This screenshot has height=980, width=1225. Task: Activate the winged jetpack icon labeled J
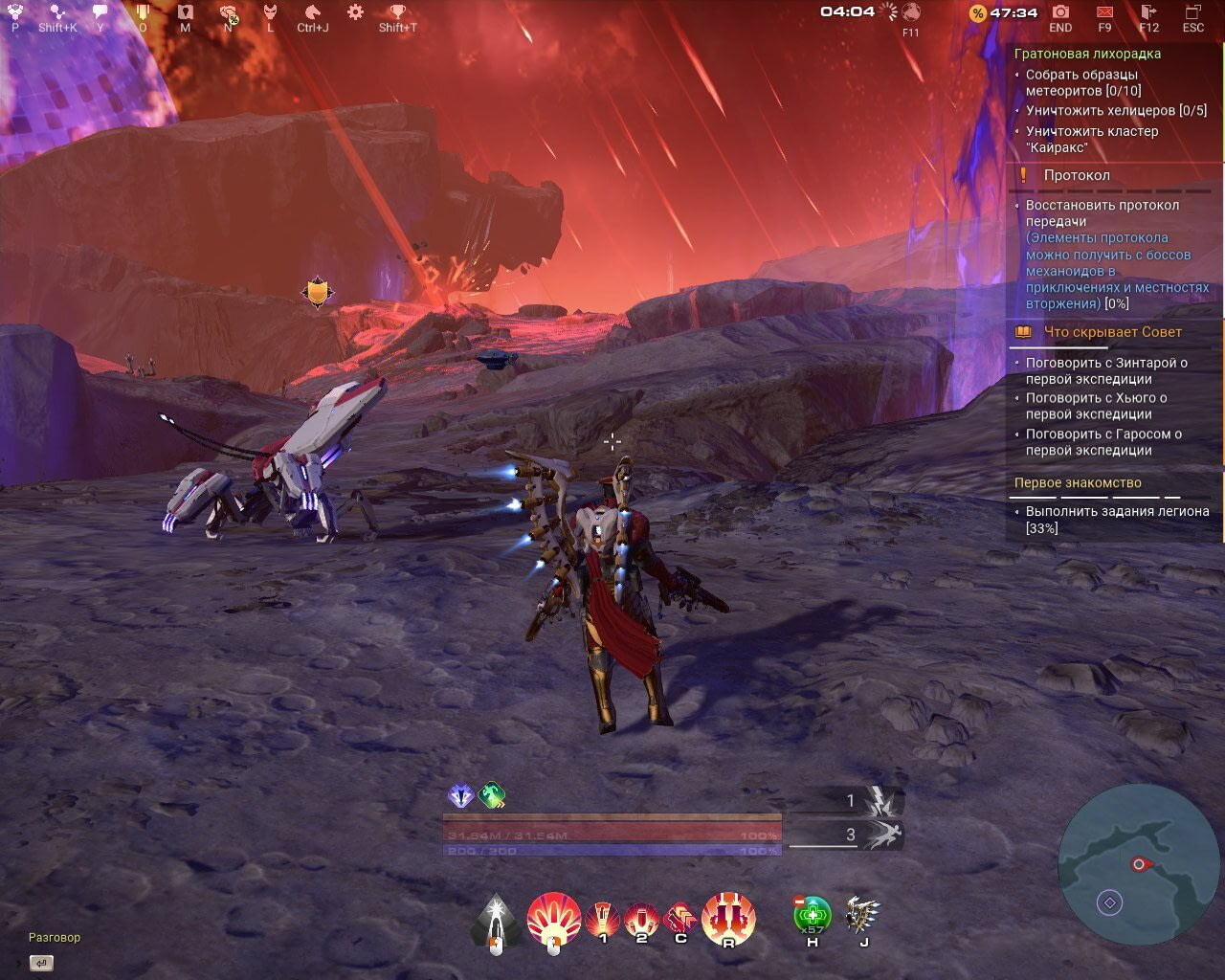[x=863, y=915]
